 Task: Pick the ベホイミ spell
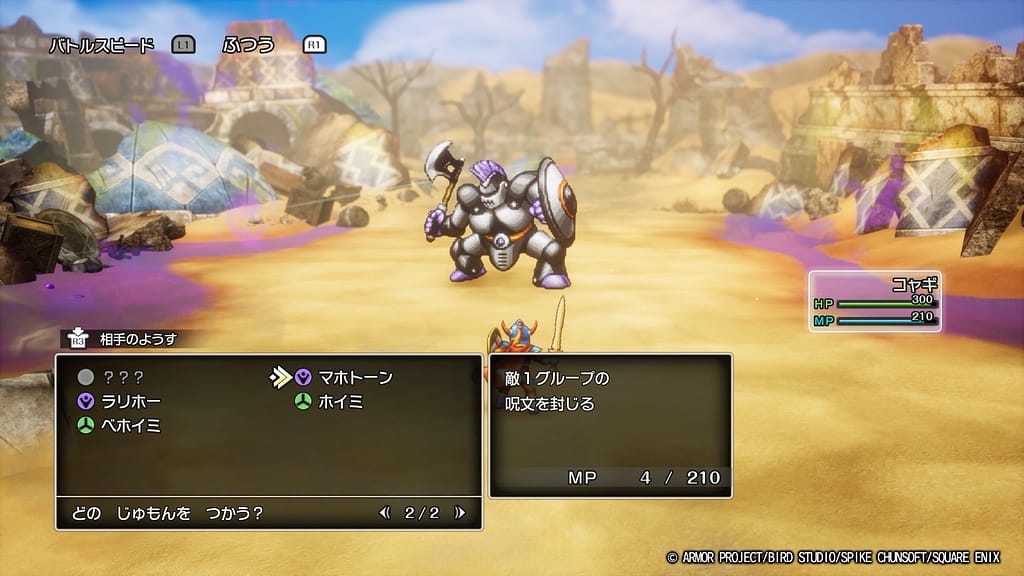click(x=131, y=425)
